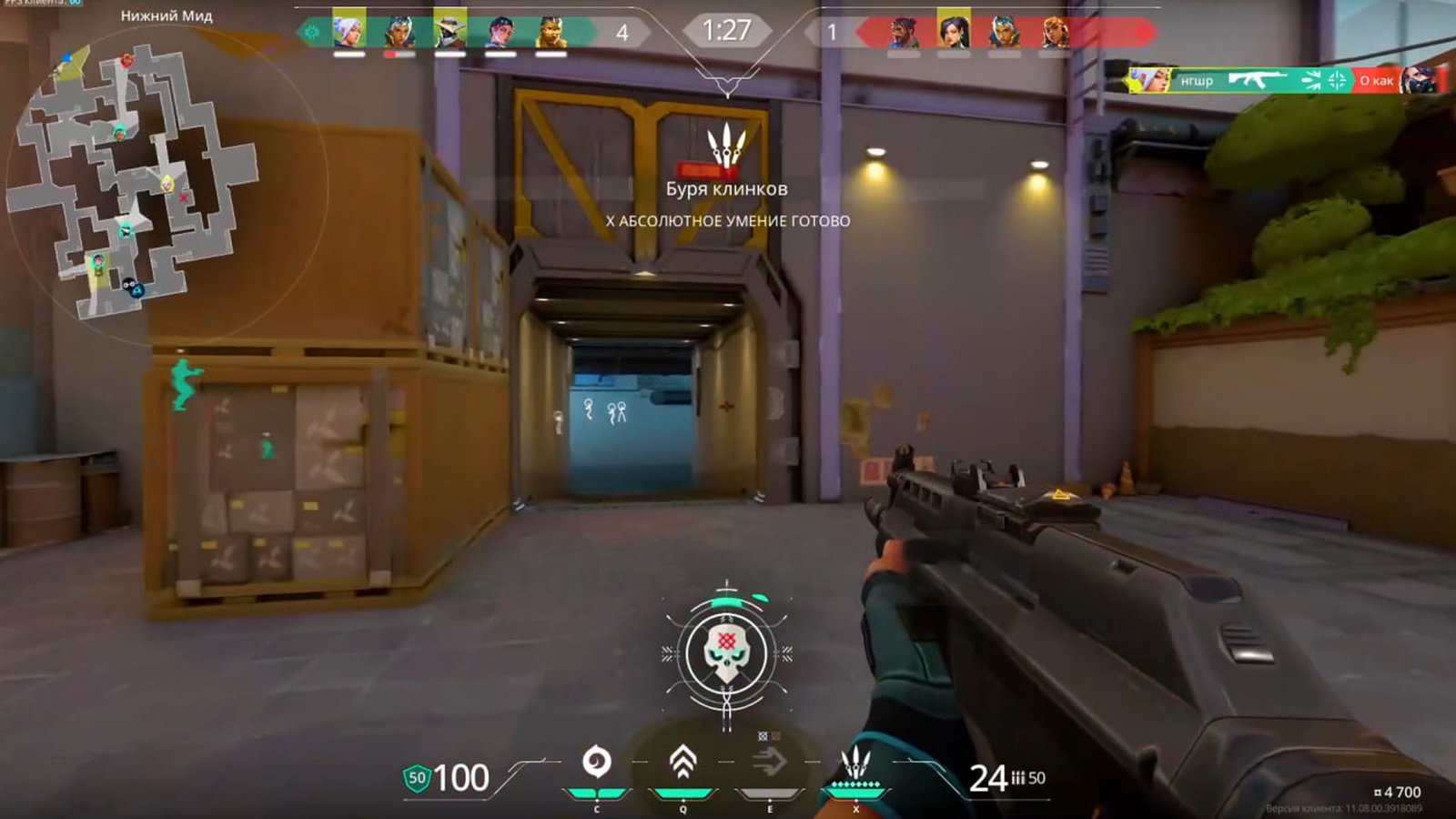Click the green shield icon beside 100 health

tap(417, 778)
